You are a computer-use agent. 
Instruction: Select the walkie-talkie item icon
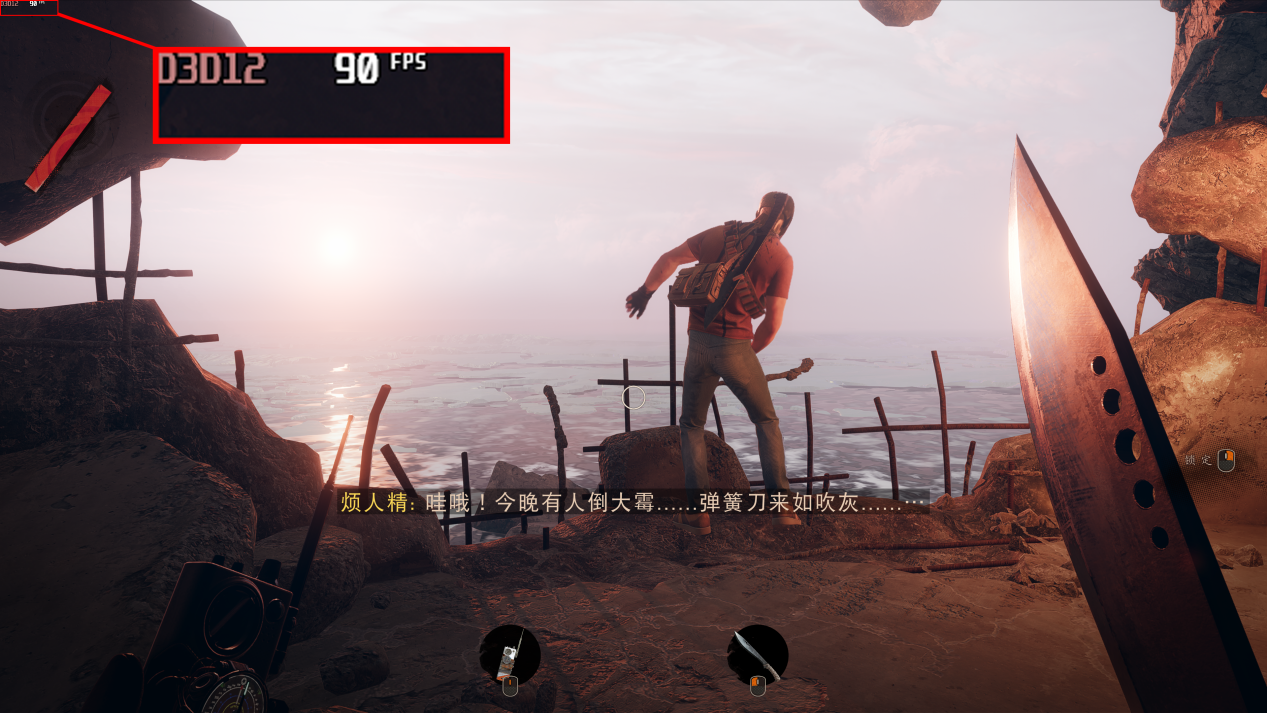tap(510, 654)
